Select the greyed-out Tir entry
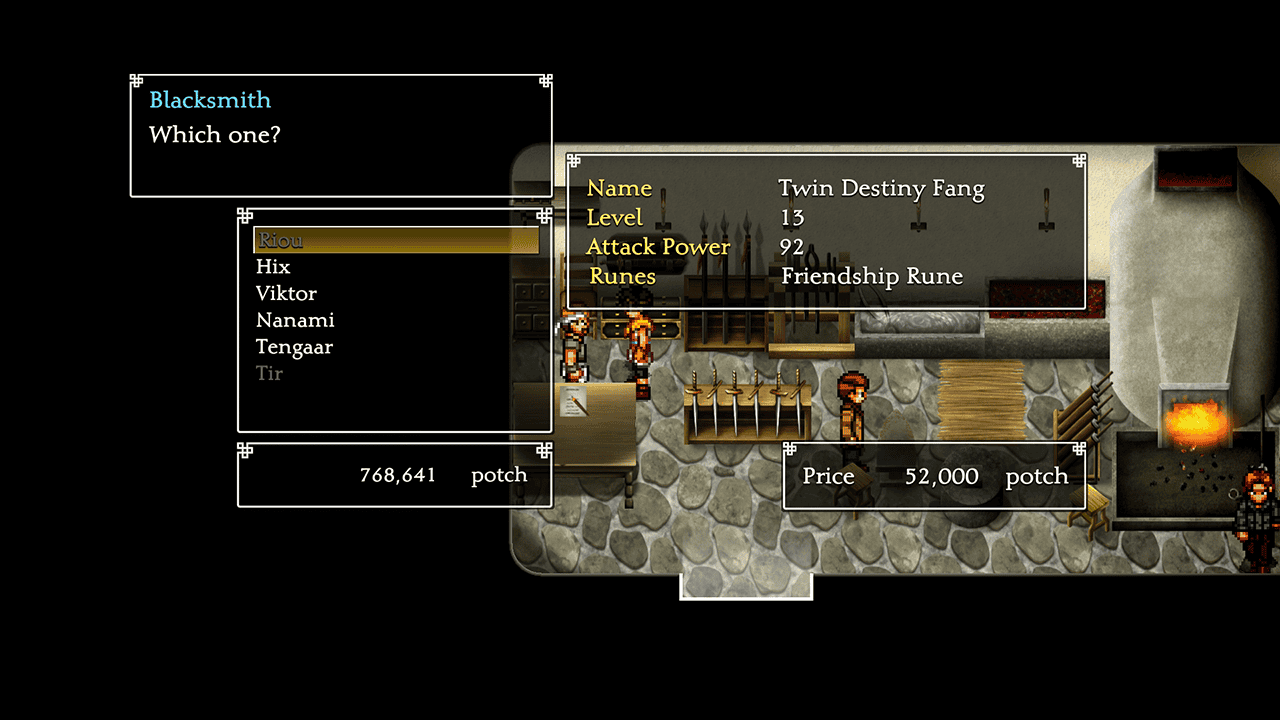The image size is (1280, 720). tap(269, 374)
